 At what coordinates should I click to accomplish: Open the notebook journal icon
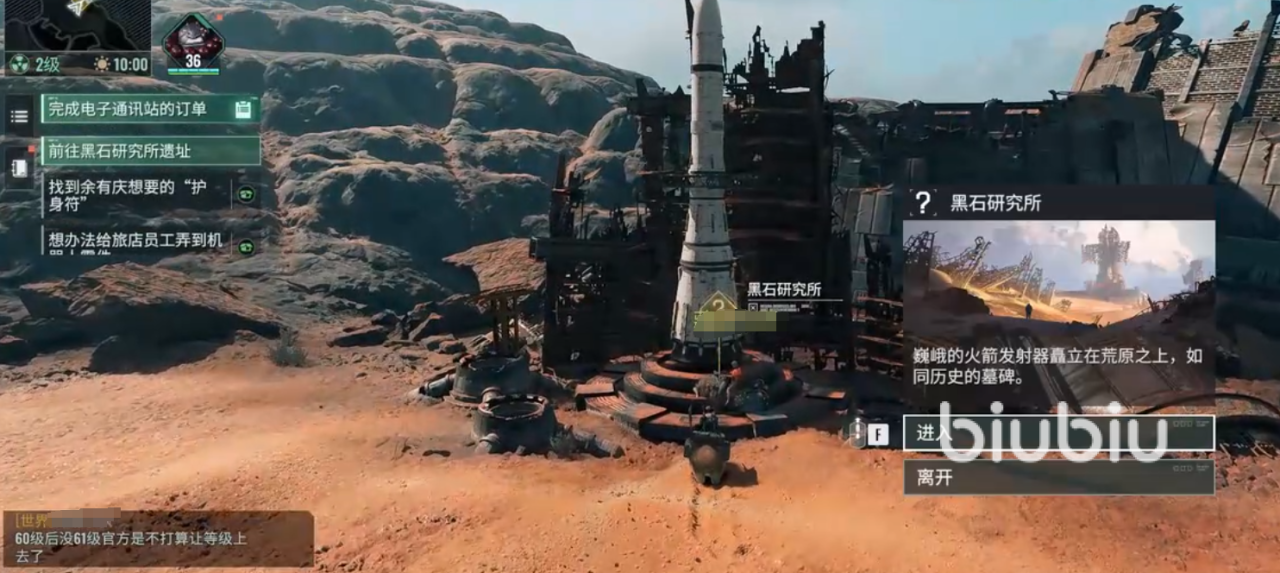(x=19, y=165)
